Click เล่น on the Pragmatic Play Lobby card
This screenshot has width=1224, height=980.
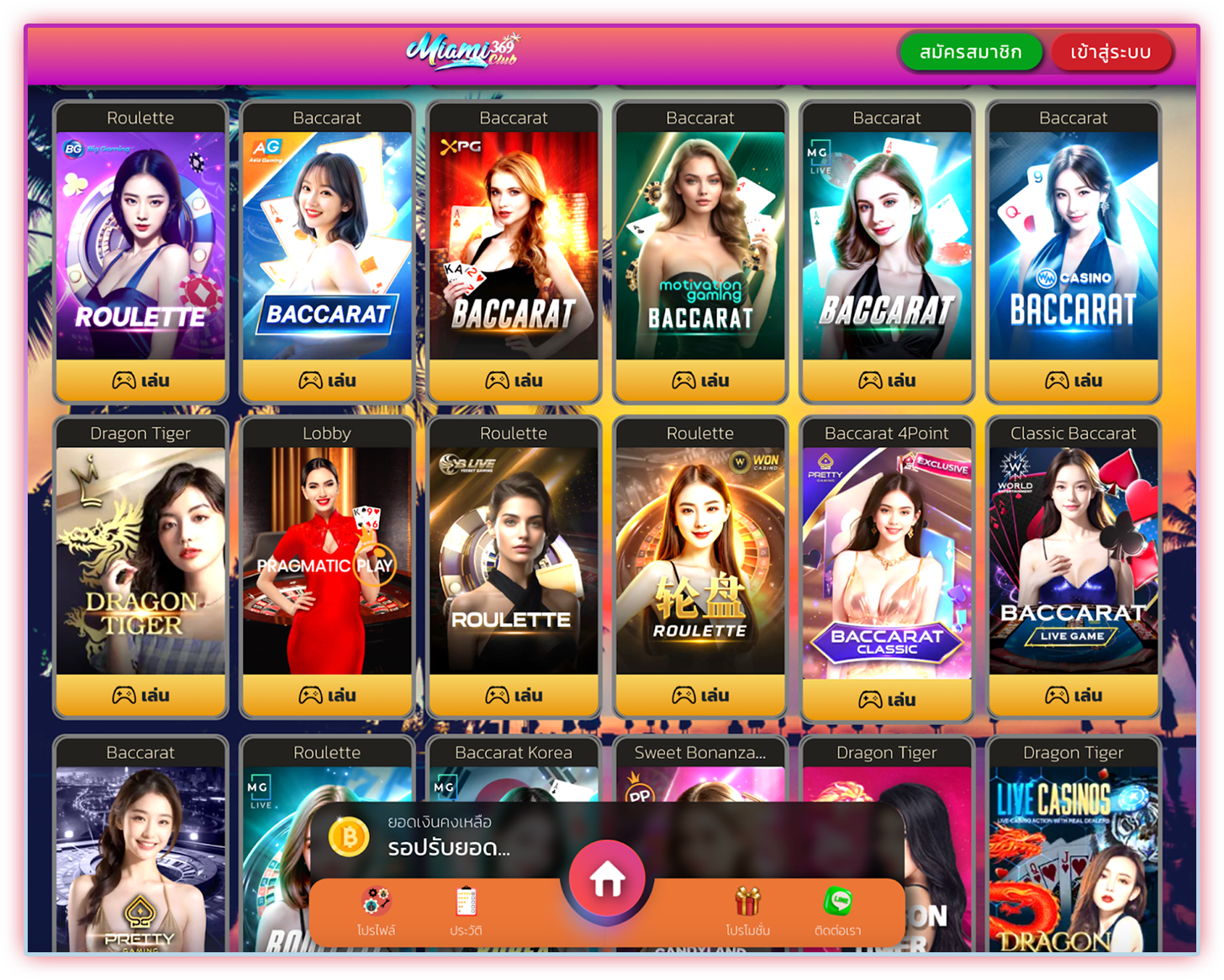point(327,695)
